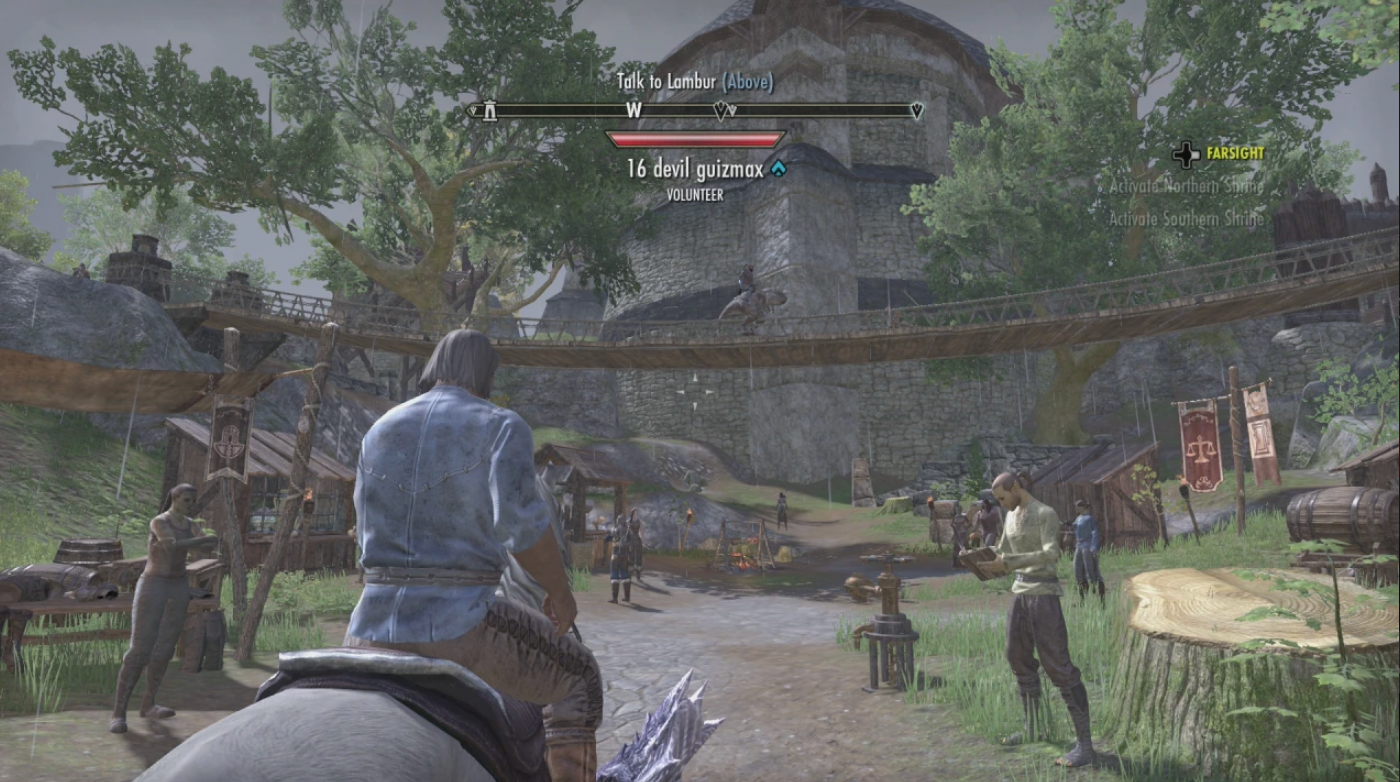The height and width of the screenshot is (782, 1400).
Task: Click the rank chevron beside devil guizmax's name
Action: click(x=778, y=168)
